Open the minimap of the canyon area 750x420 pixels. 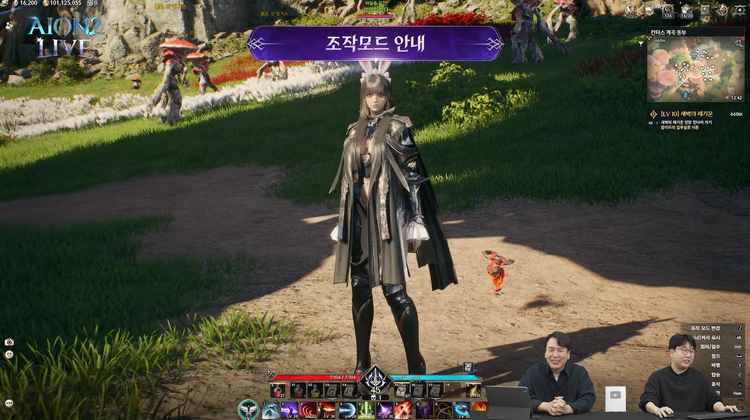pos(695,69)
